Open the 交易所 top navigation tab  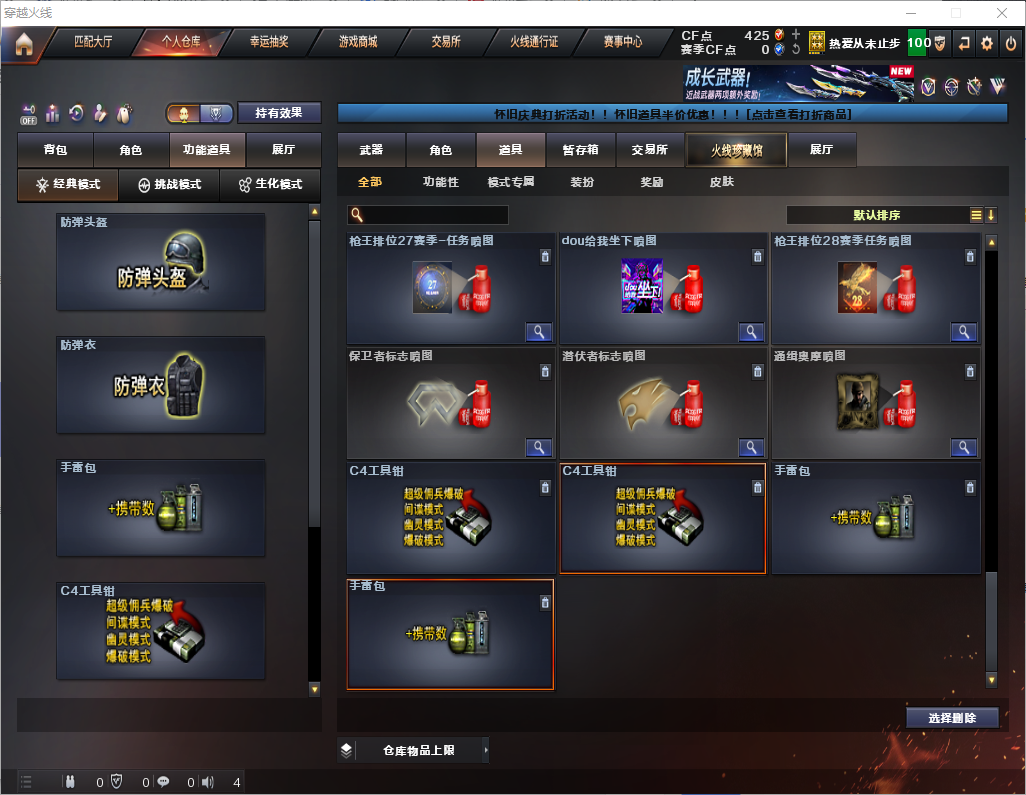pyautogui.click(x=446, y=42)
